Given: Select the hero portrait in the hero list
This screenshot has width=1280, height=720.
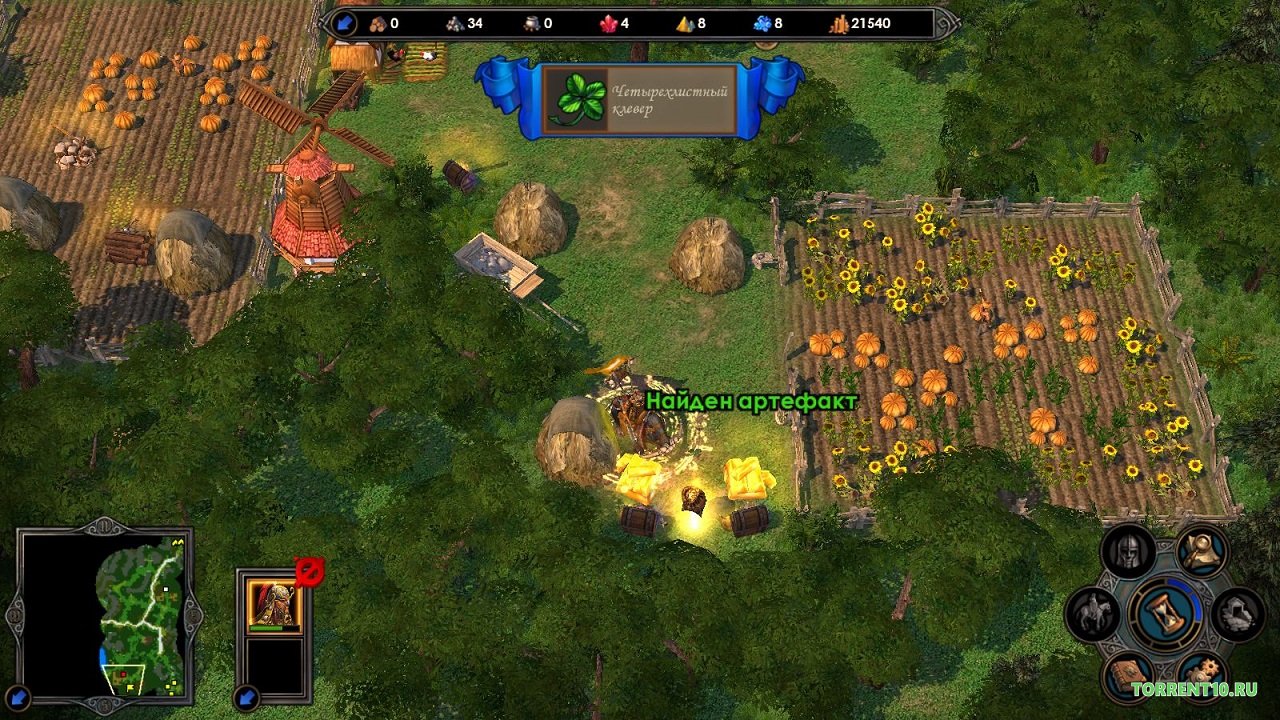Looking at the screenshot, I should pyautogui.click(x=273, y=603).
